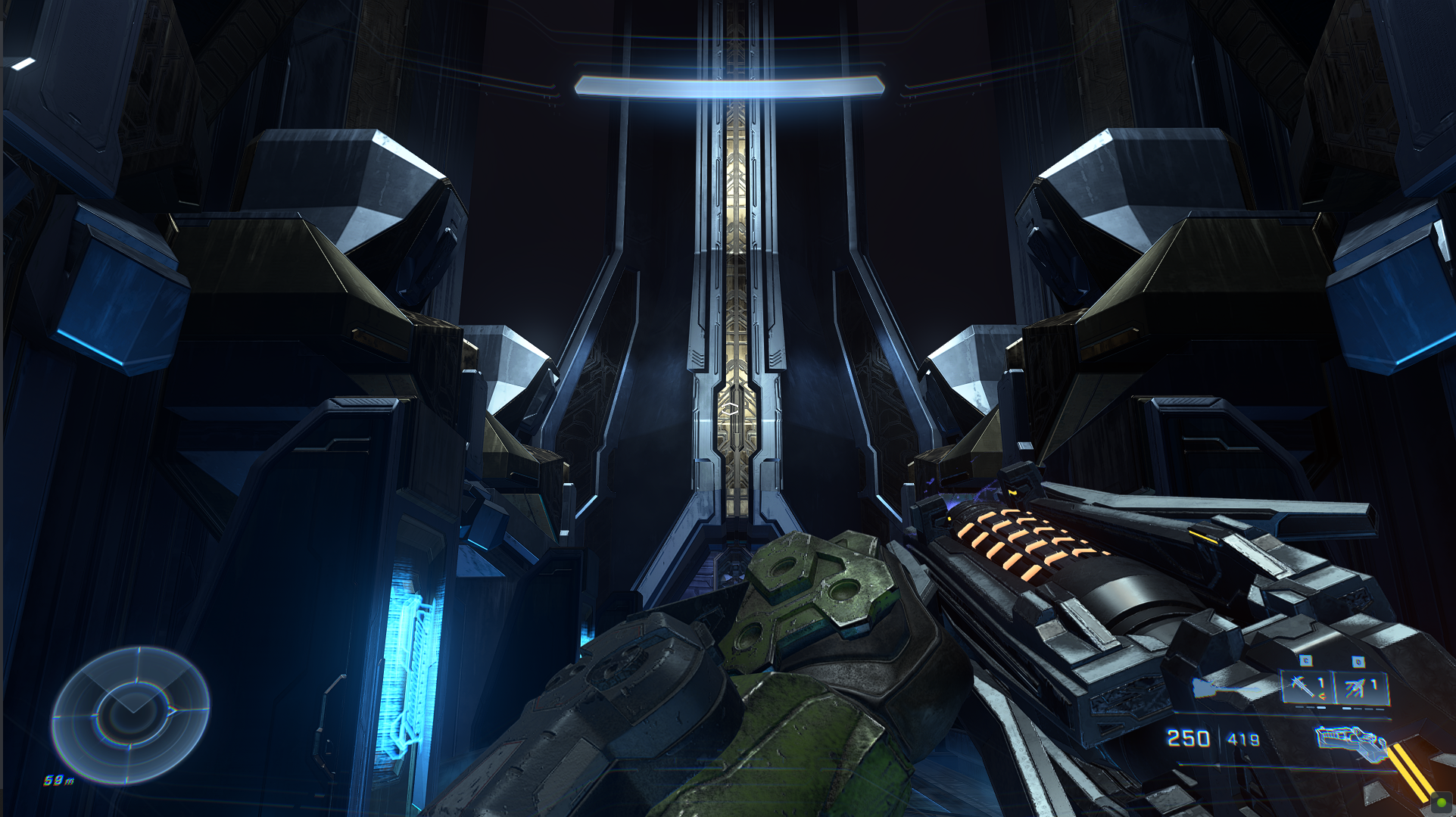Click the 59m radar range label
Viewport: 1456px width, 817px height.
point(58,780)
